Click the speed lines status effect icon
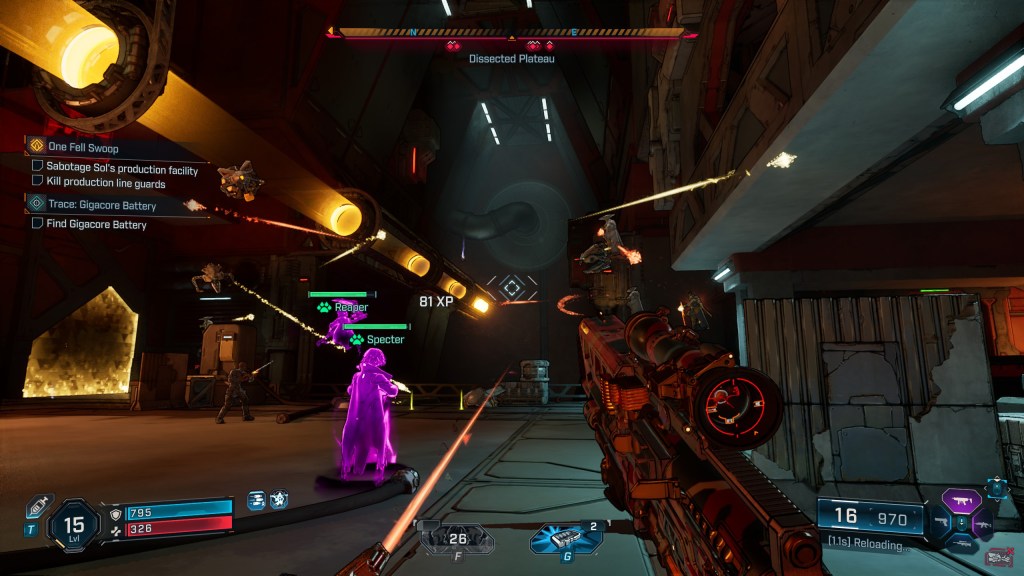The height and width of the screenshot is (576, 1024). [x=257, y=499]
